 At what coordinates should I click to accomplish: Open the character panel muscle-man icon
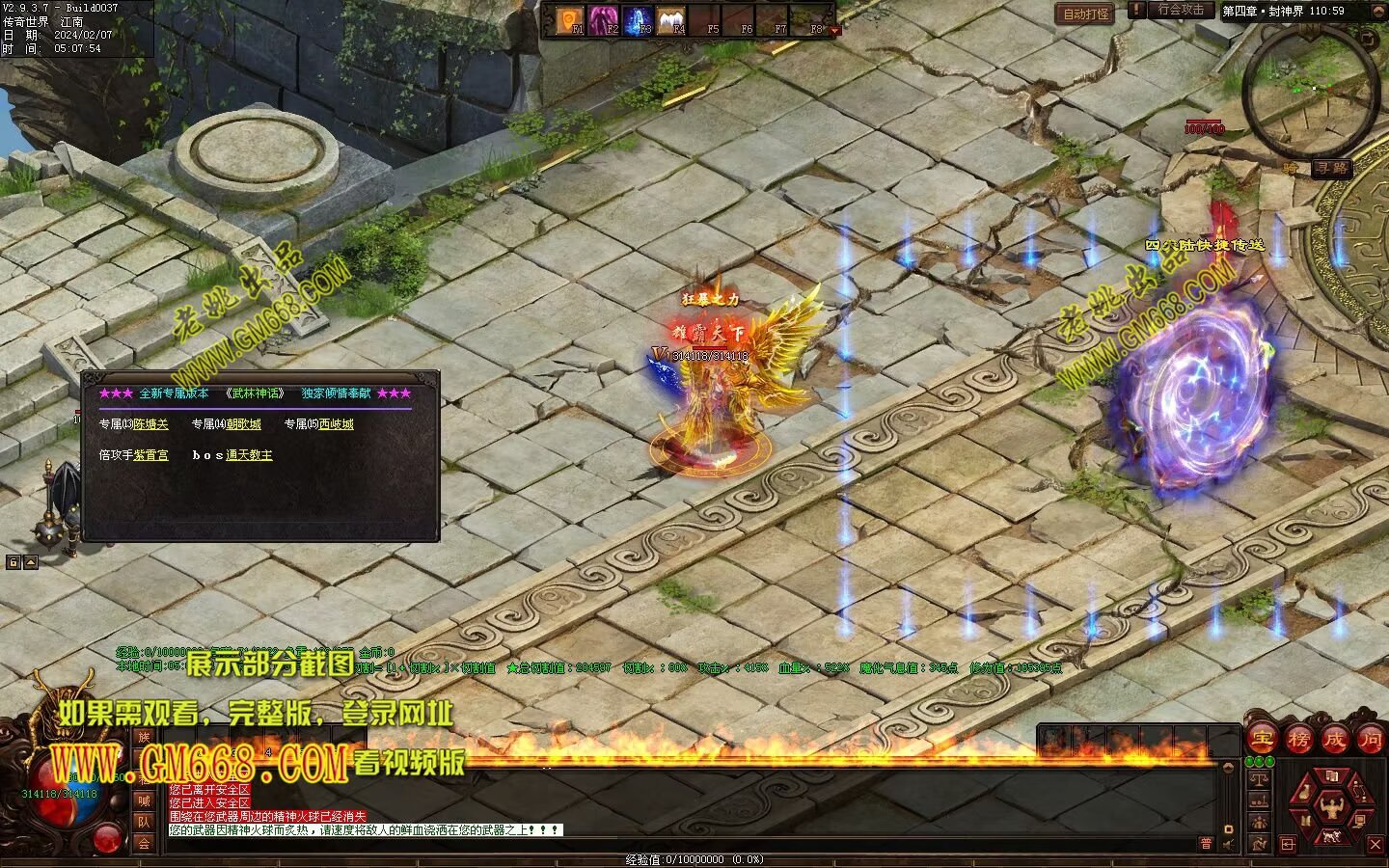coord(1330,802)
